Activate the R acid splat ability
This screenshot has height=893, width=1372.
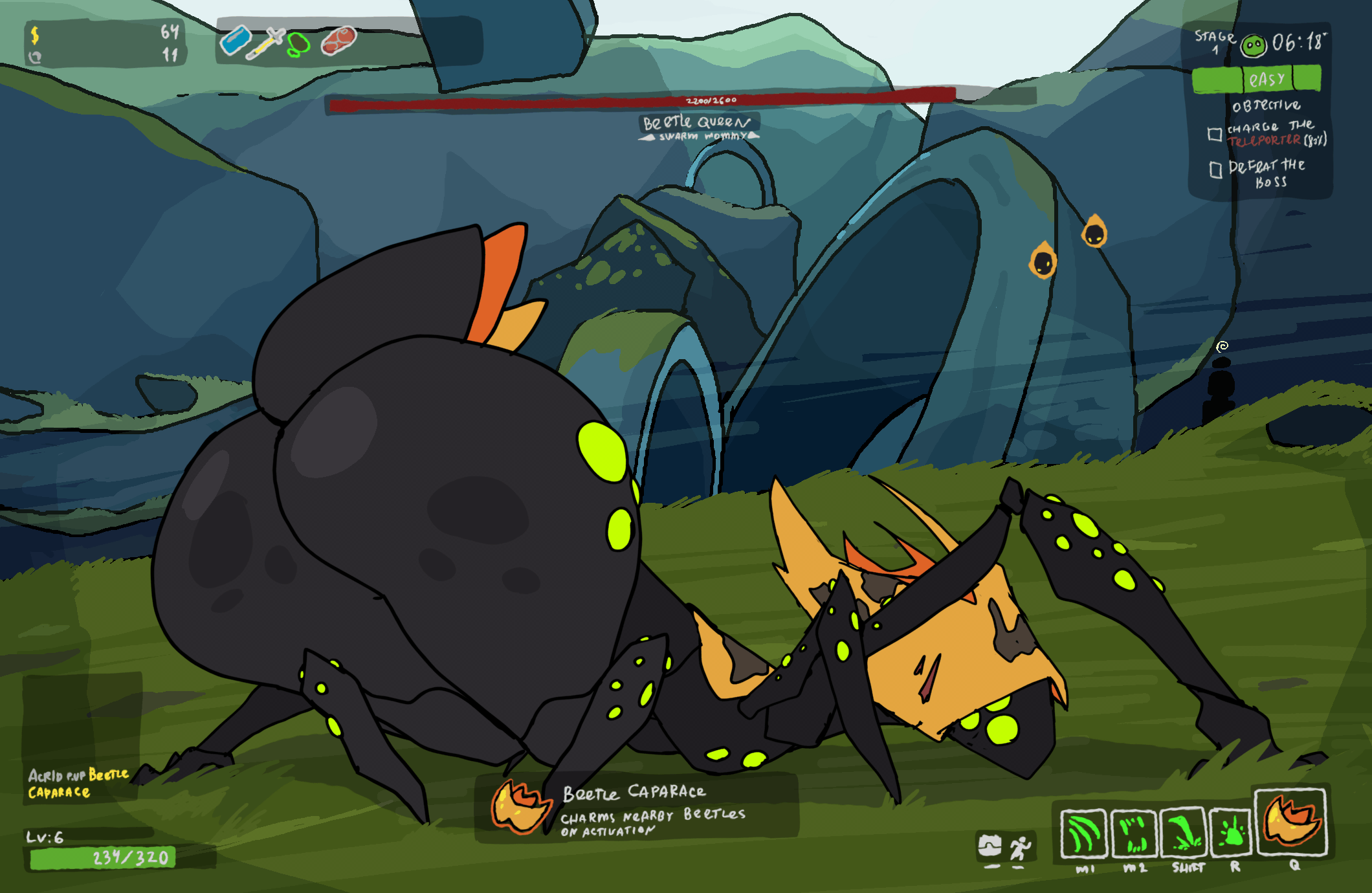coord(1232,833)
